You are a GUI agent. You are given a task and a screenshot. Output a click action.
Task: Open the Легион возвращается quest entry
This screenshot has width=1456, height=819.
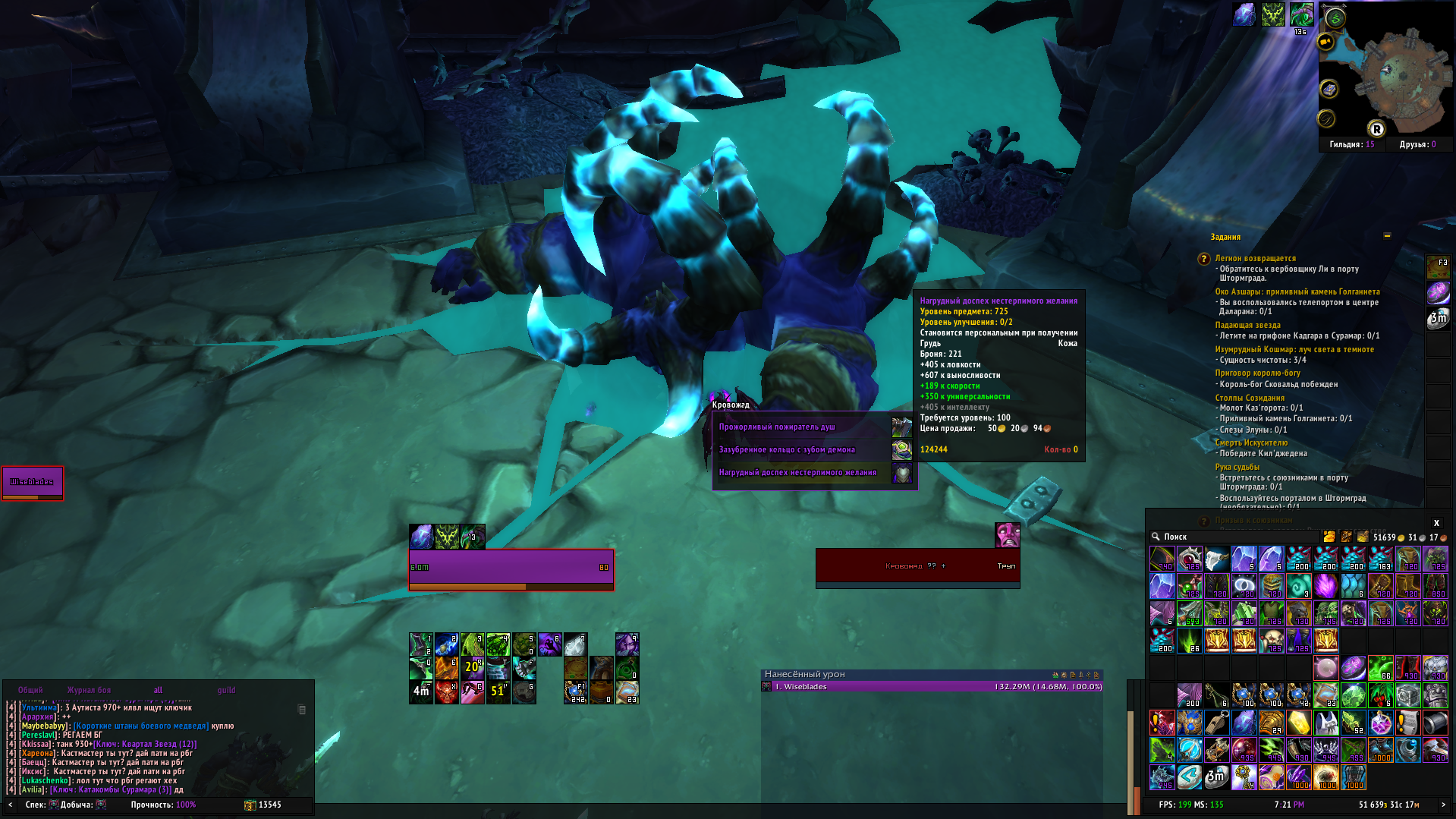coord(1255,259)
